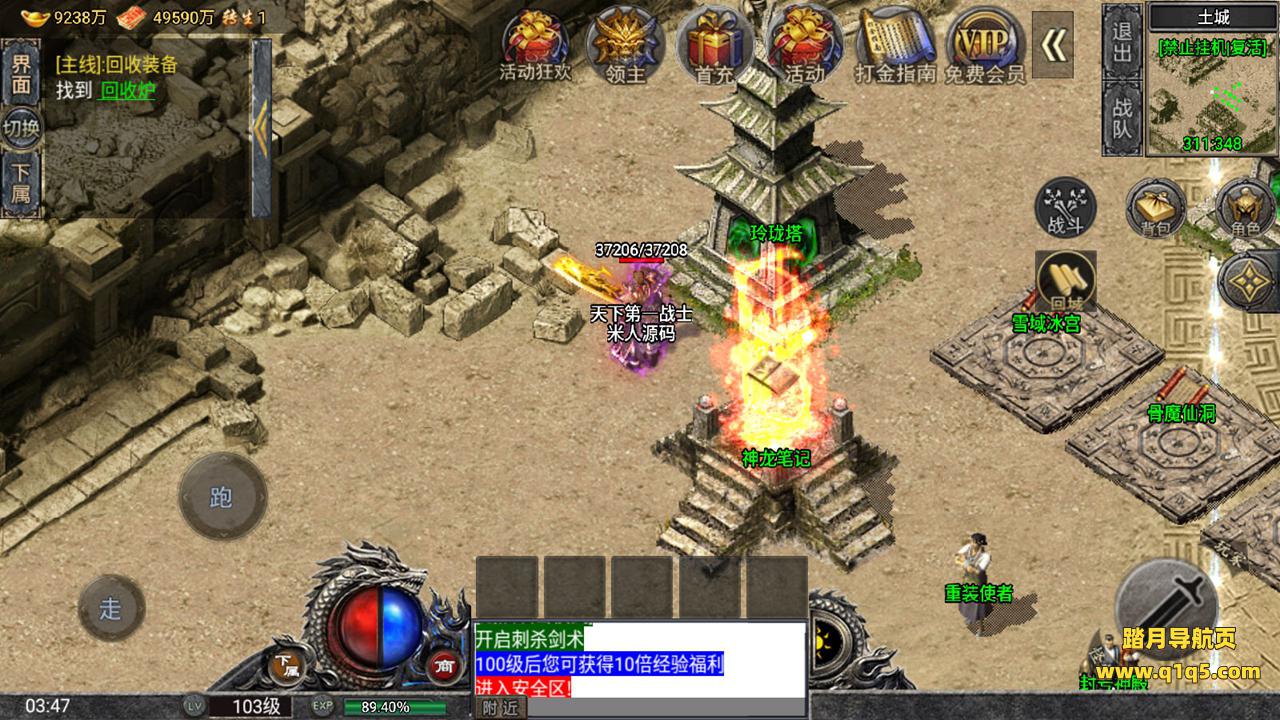Open the 商 shop button by the orb

point(443,666)
